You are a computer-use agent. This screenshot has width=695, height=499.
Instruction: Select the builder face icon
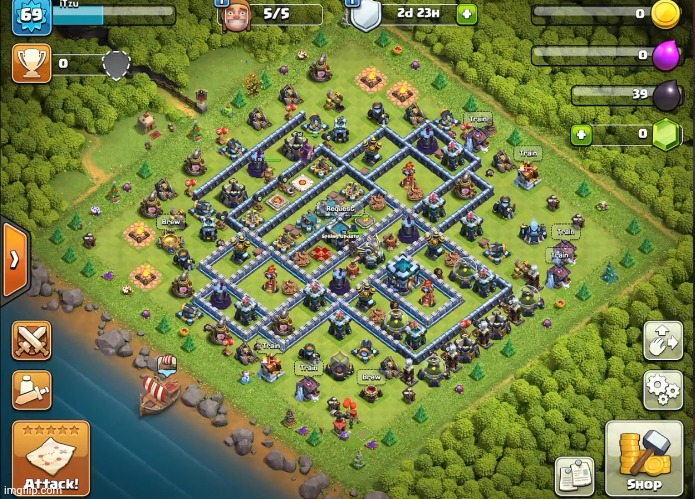click(x=235, y=15)
